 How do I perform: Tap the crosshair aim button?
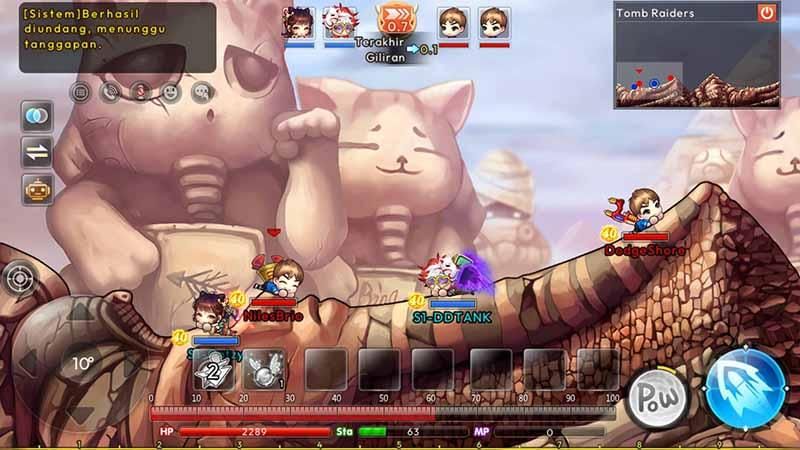[19, 278]
